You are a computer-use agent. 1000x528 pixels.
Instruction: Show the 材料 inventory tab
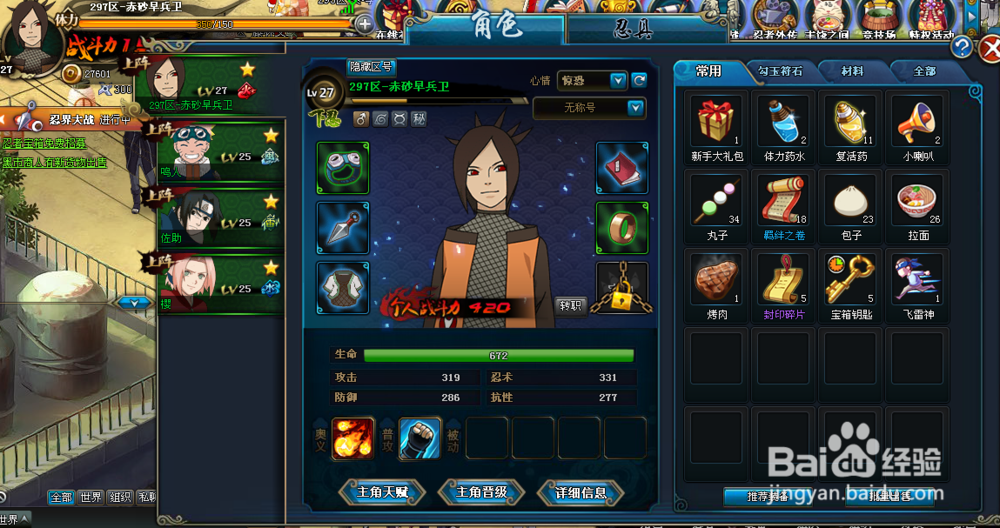852,71
